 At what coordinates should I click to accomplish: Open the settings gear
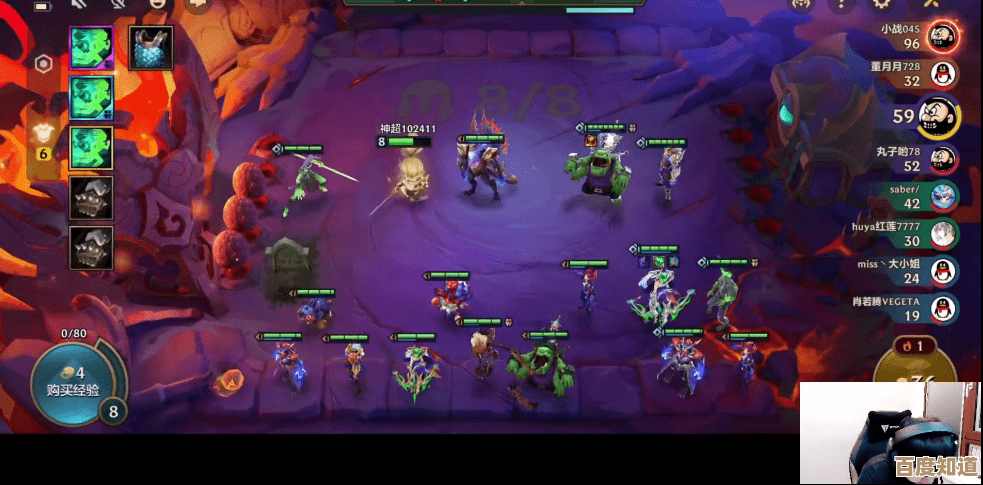(x=881, y=5)
